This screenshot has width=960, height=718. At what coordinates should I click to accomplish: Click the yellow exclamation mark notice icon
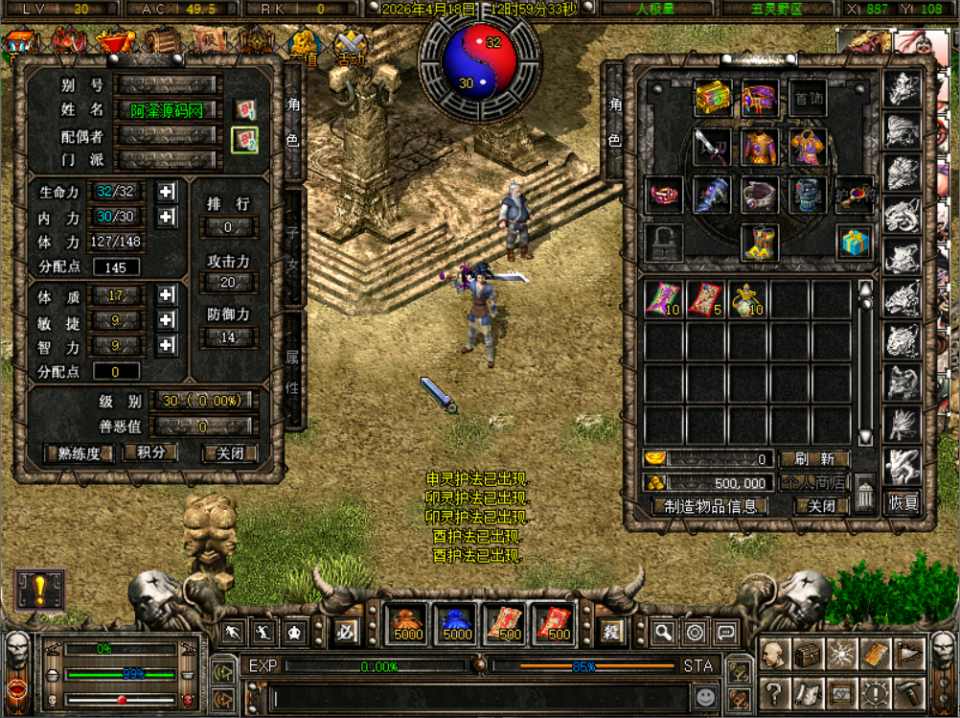(40, 589)
